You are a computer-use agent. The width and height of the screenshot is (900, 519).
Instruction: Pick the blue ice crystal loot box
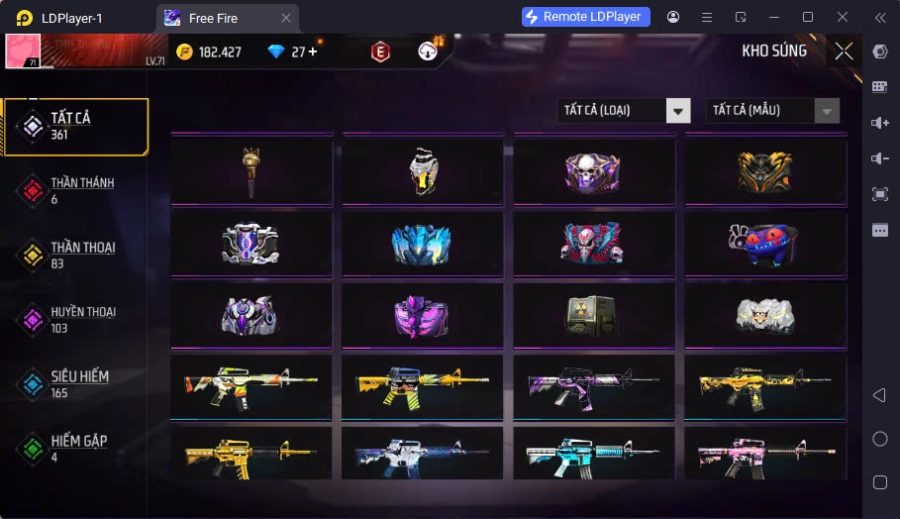tap(422, 243)
